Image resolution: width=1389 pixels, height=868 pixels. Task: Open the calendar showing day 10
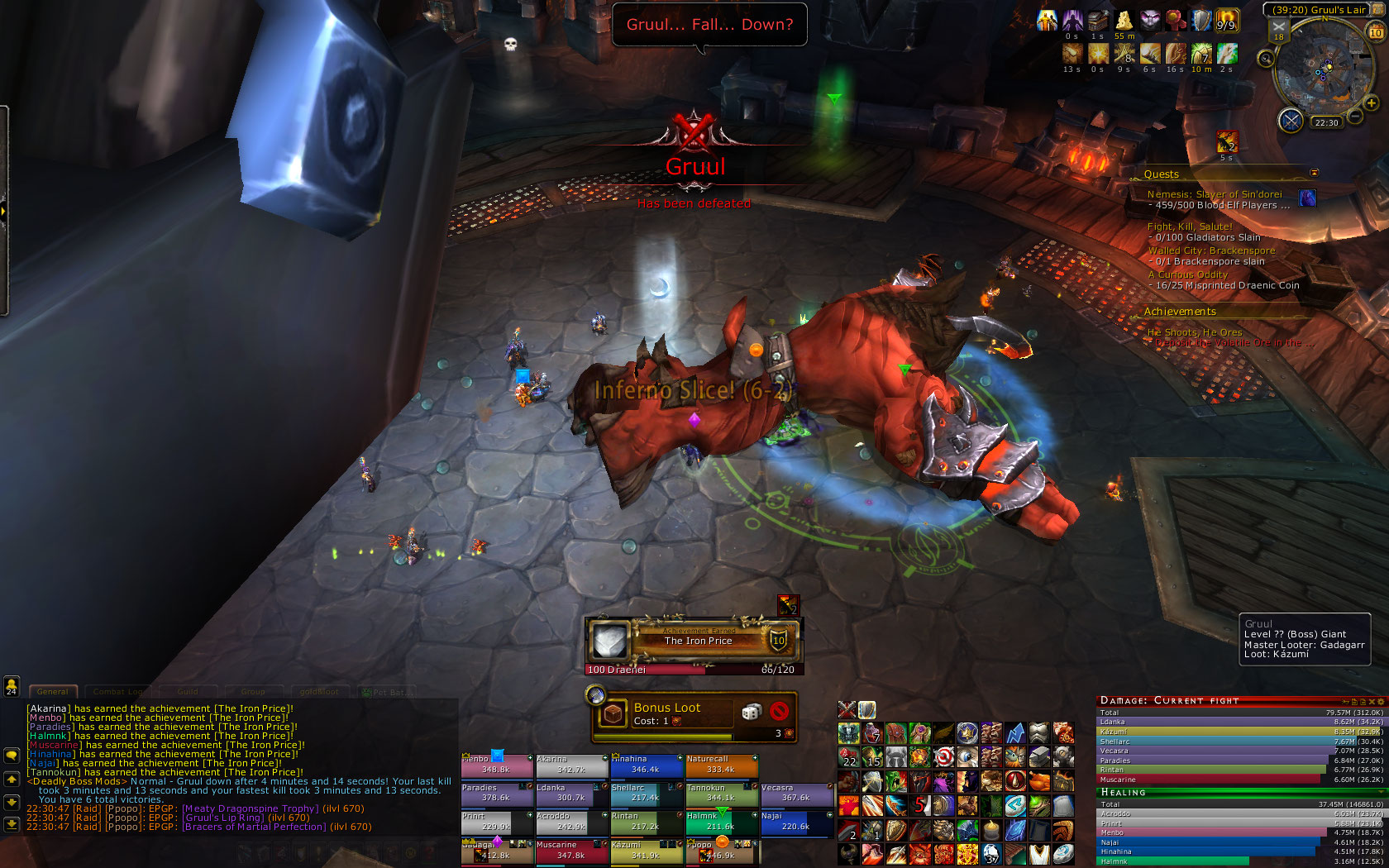[x=1376, y=32]
